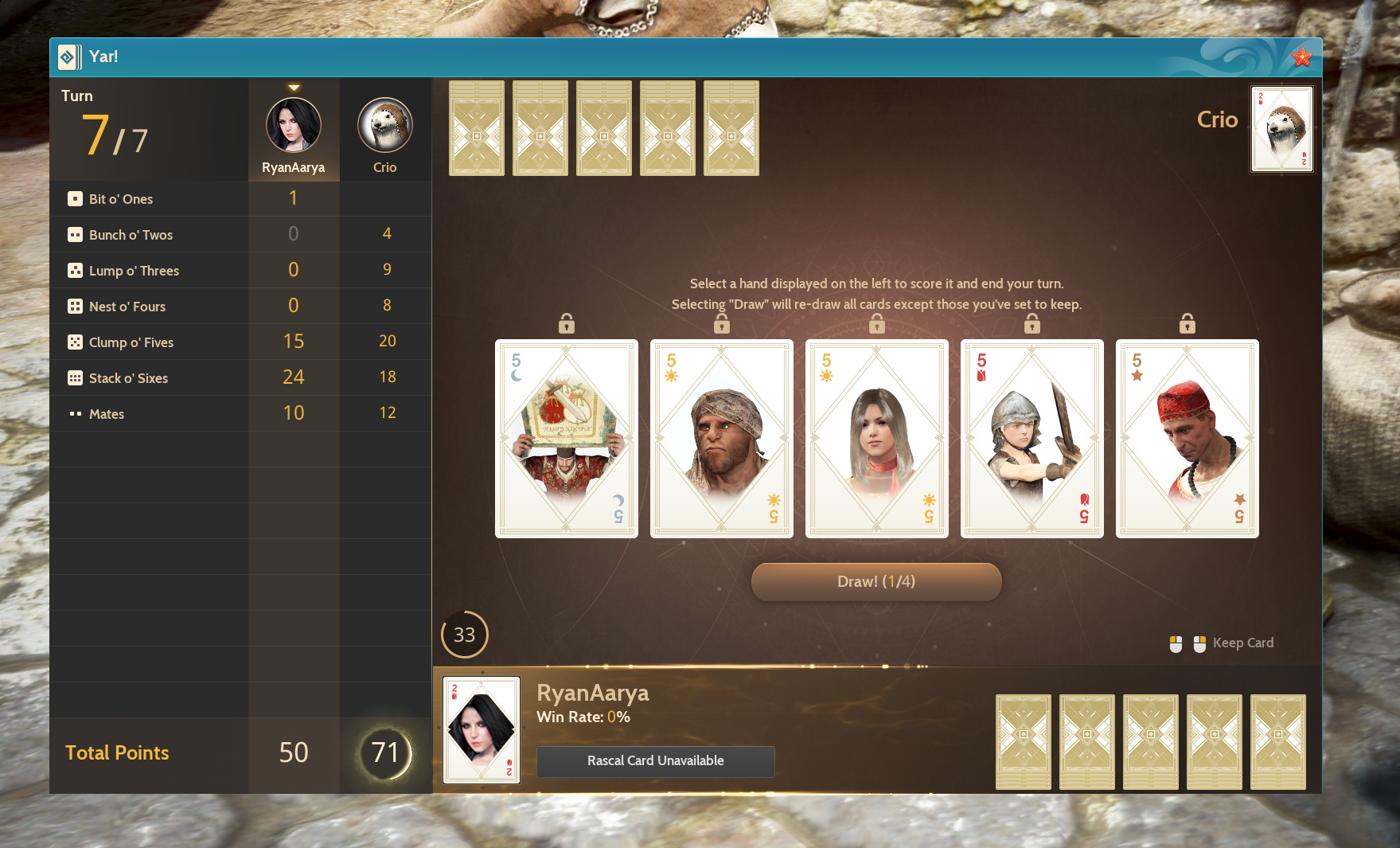Screen dimensions: 1400x848
Task: Click the red star icon in the title bar
Action: [x=1301, y=57]
